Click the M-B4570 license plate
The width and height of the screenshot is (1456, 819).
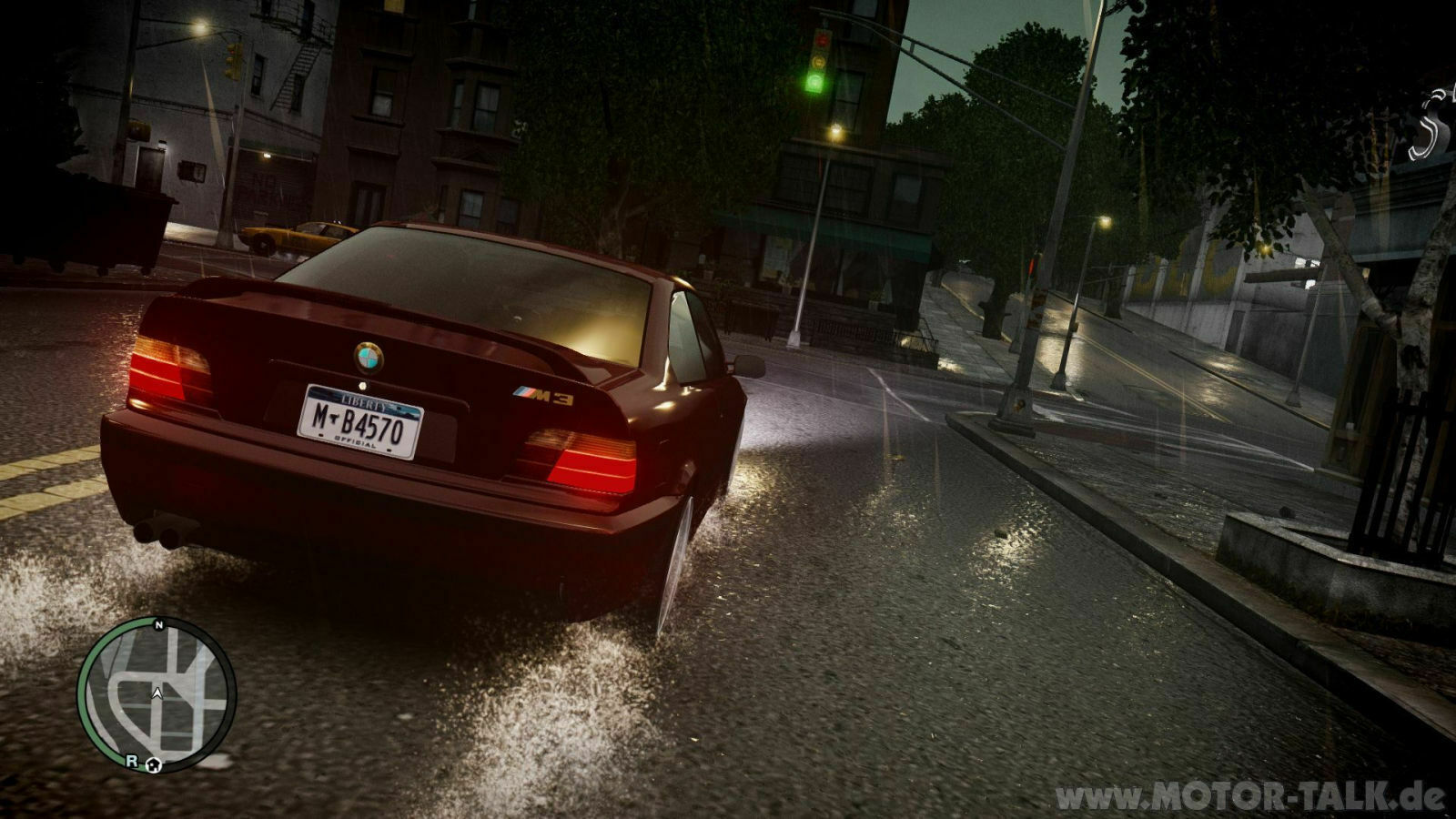[362, 420]
